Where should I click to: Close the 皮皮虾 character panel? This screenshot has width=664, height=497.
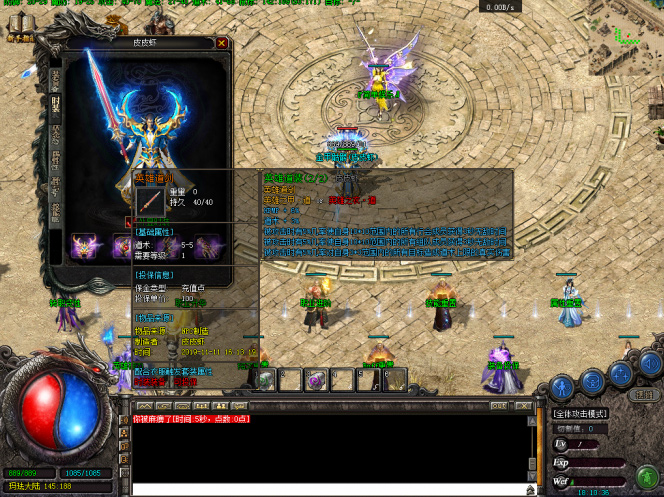(x=222, y=44)
